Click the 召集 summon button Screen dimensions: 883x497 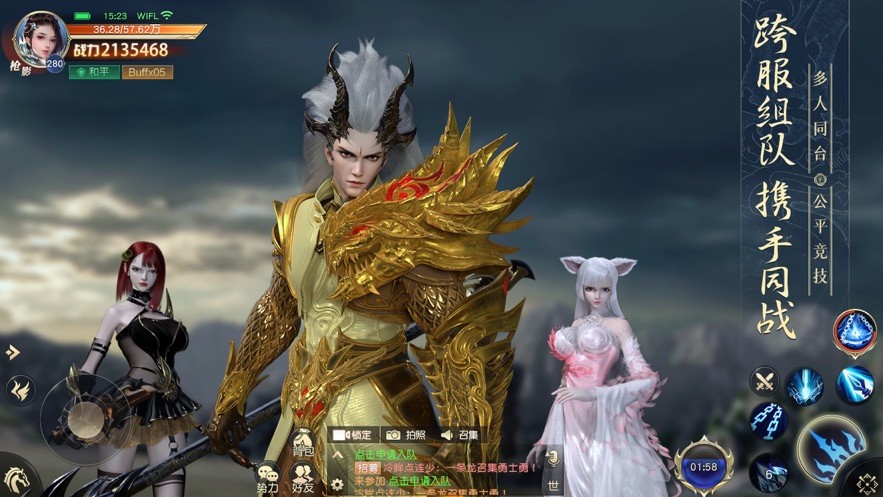[460, 435]
